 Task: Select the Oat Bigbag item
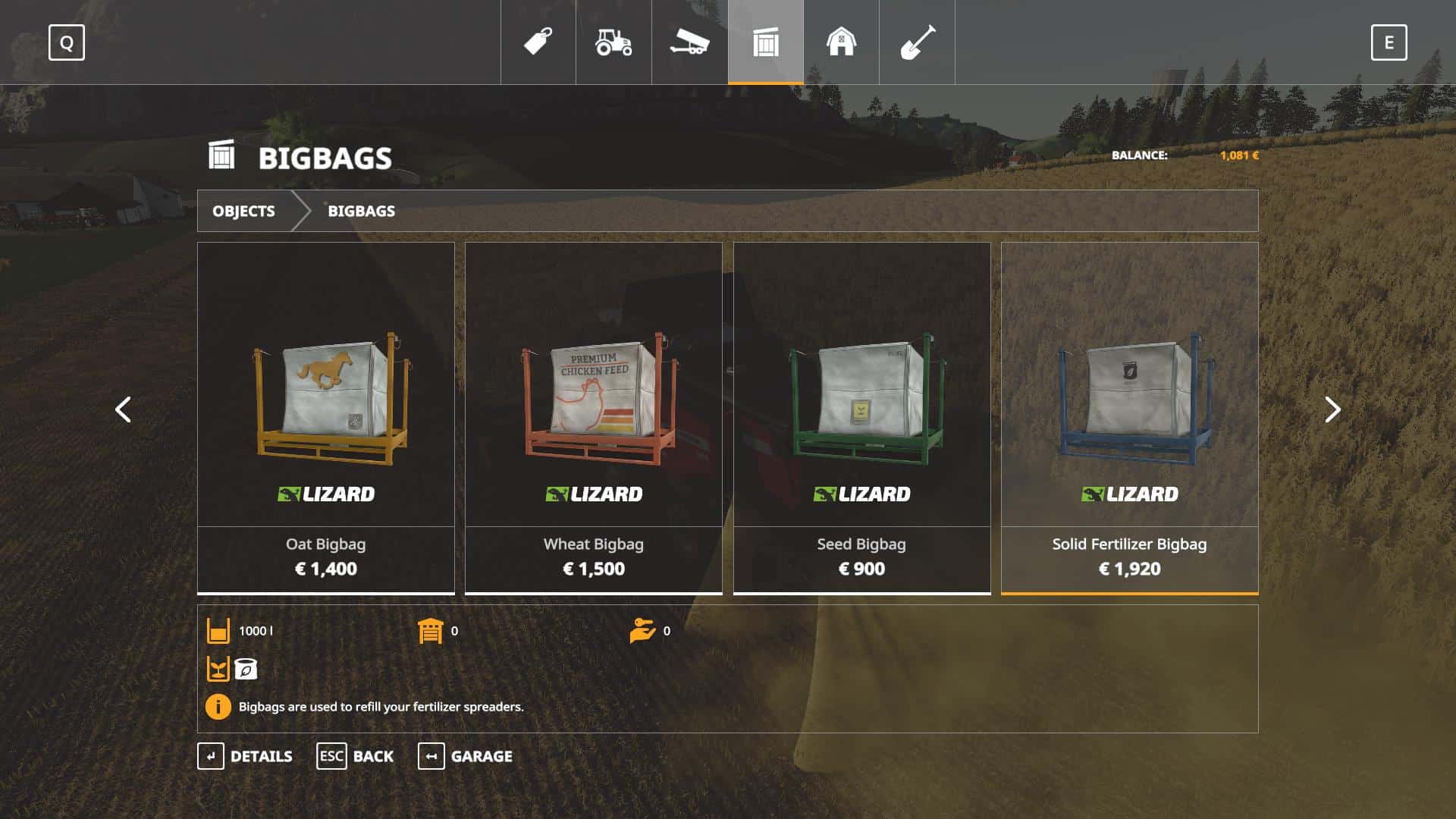click(326, 417)
